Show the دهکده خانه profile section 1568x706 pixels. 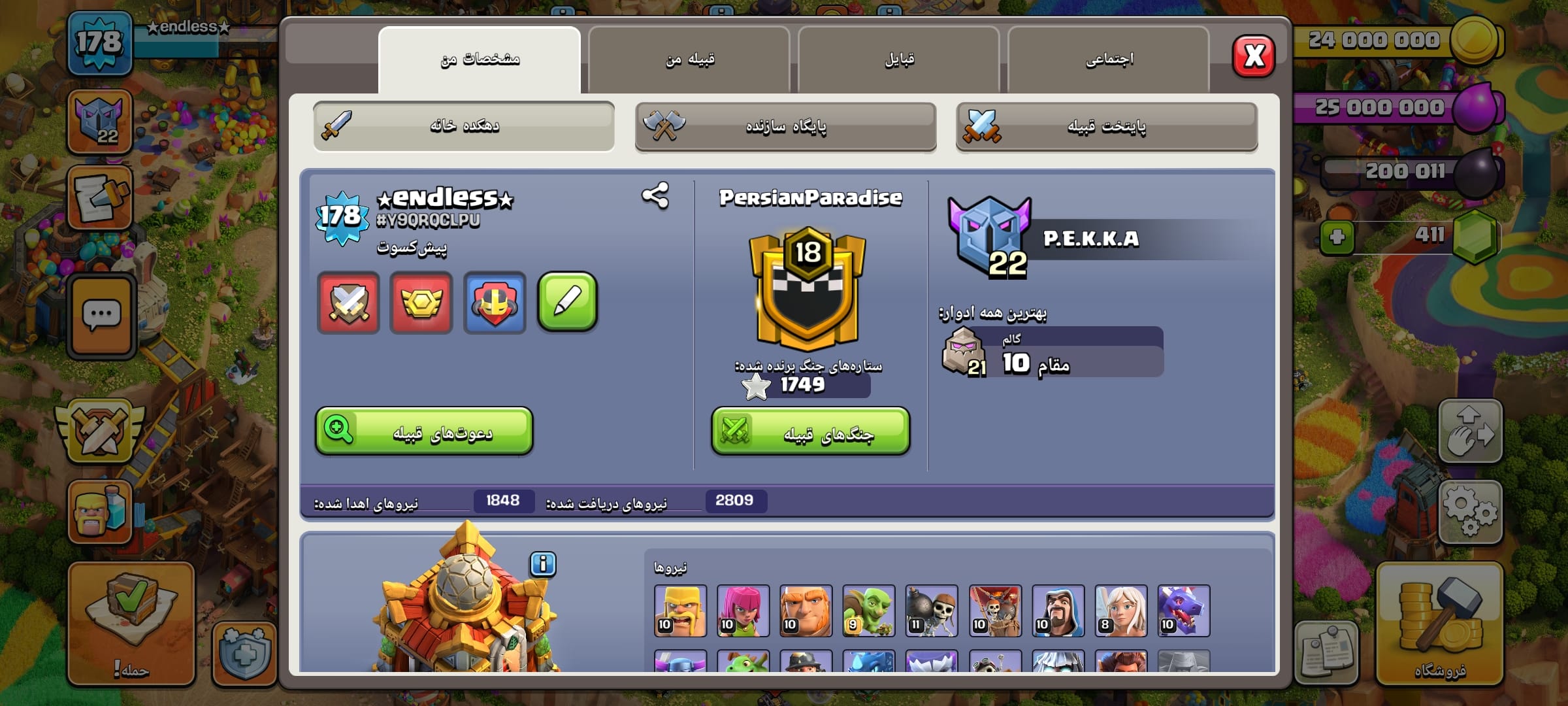(464, 126)
